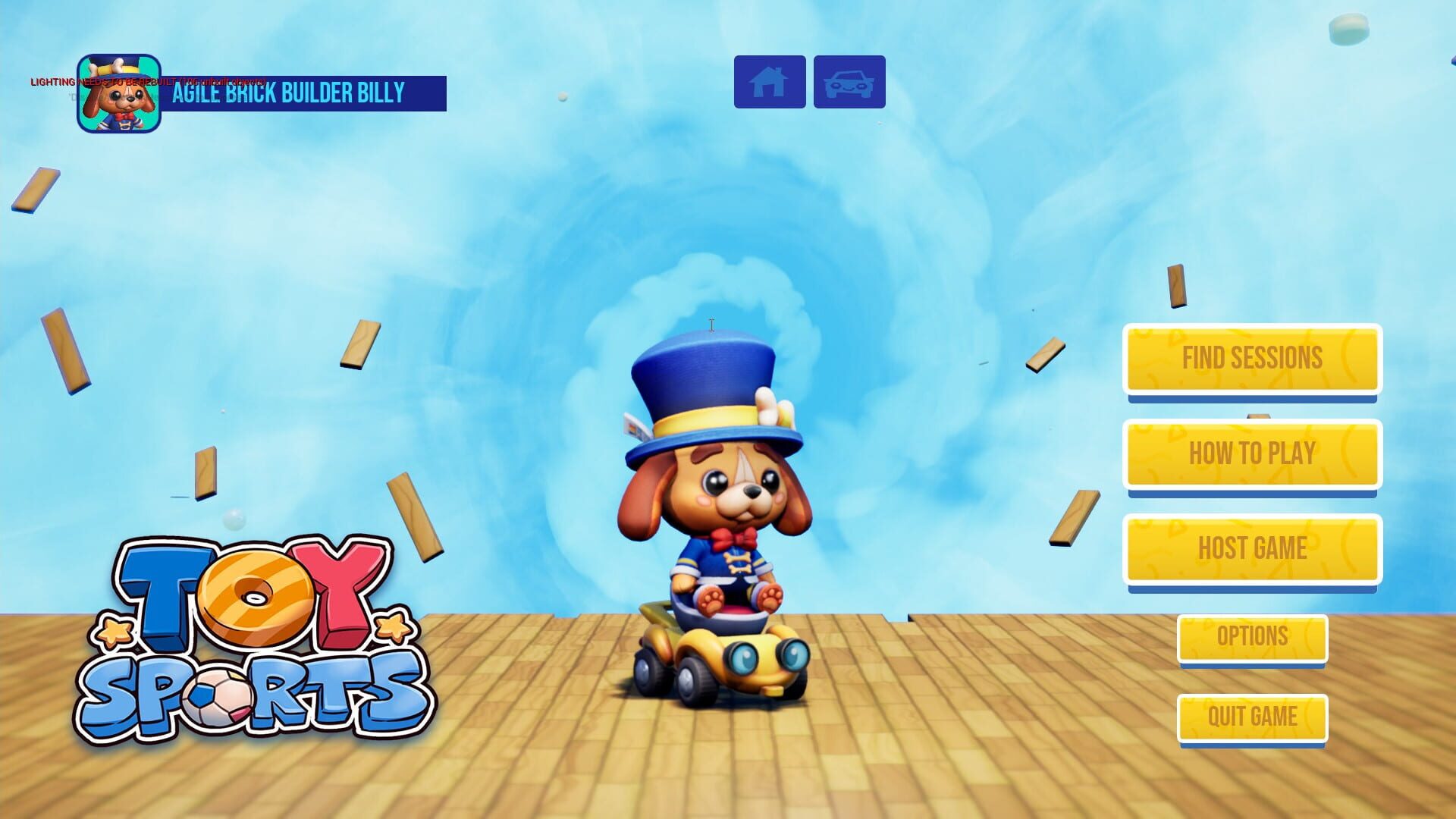Screen dimensions: 1456x819
Task: Select the How to Play menu entry
Action: click(x=1251, y=453)
